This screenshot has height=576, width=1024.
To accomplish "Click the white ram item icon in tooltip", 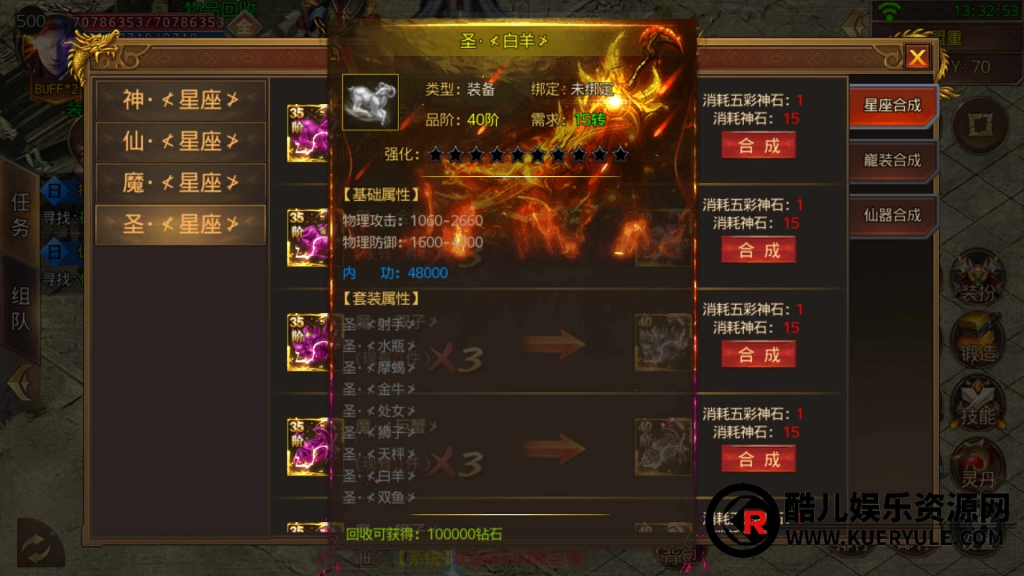I will click(370, 102).
